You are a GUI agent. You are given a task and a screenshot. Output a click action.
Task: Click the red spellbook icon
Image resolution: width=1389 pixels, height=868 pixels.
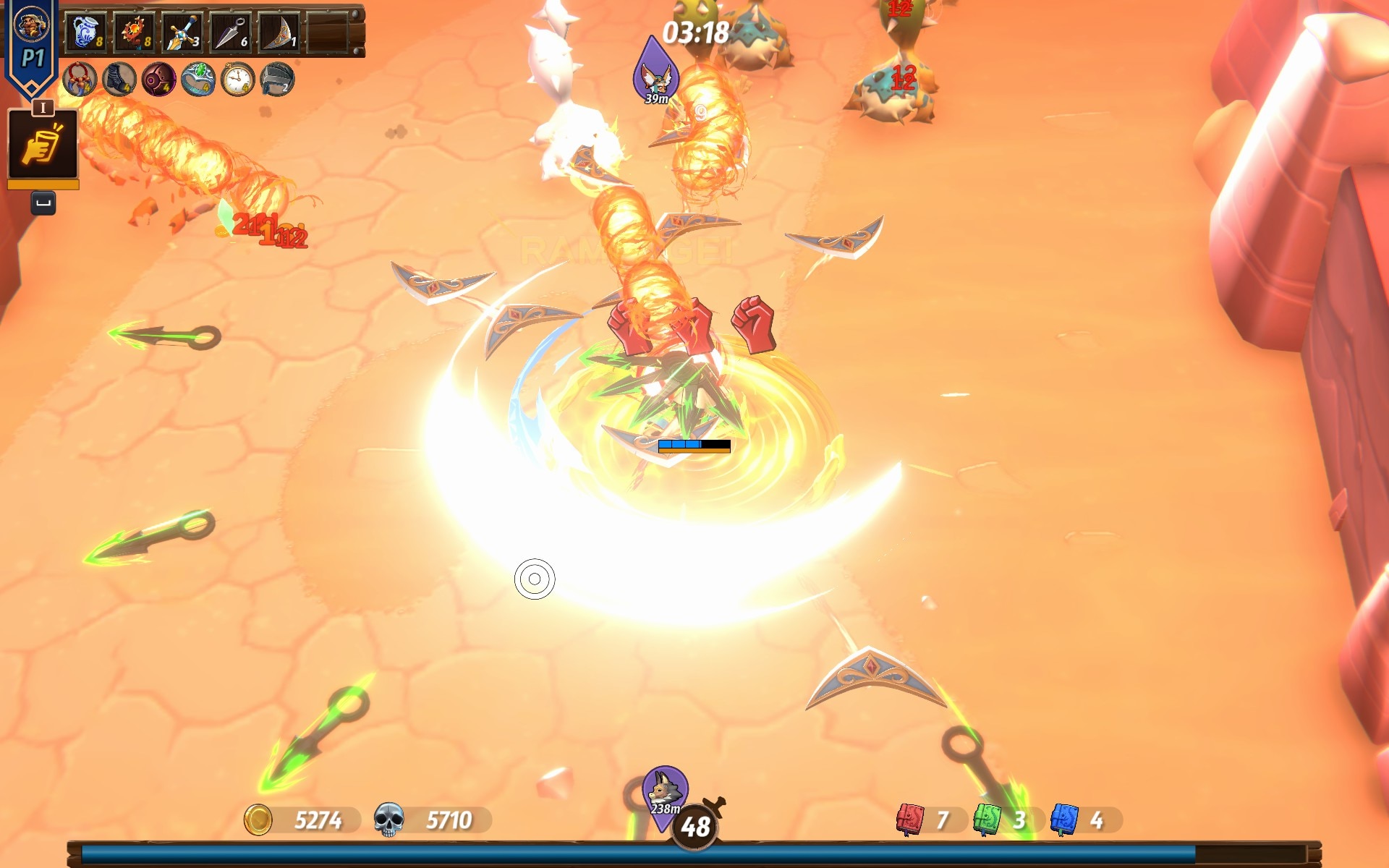[x=910, y=820]
